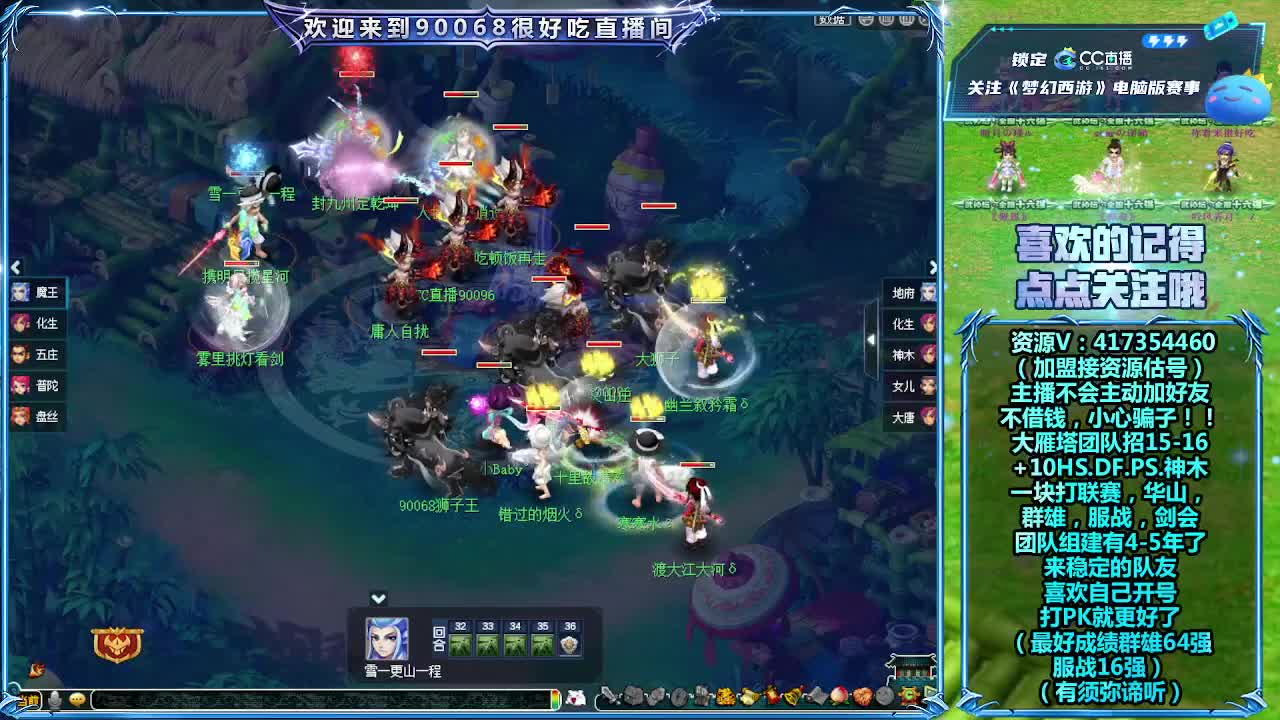Collapse the battle round panel via the down chevron
This screenshot has width=1280, height=720.
[378, 598]
